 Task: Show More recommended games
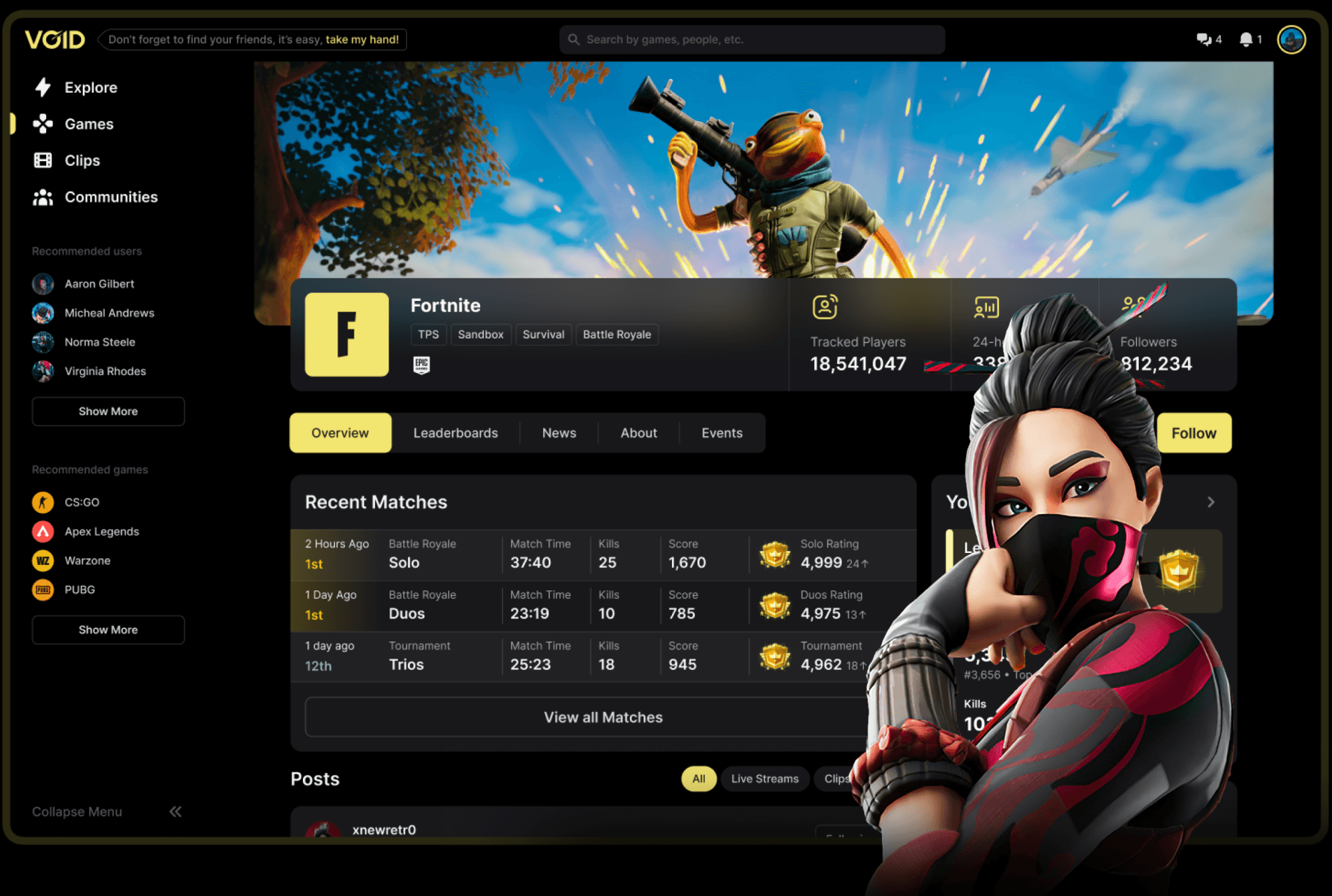pyautogui.click(x=108, y=629)
